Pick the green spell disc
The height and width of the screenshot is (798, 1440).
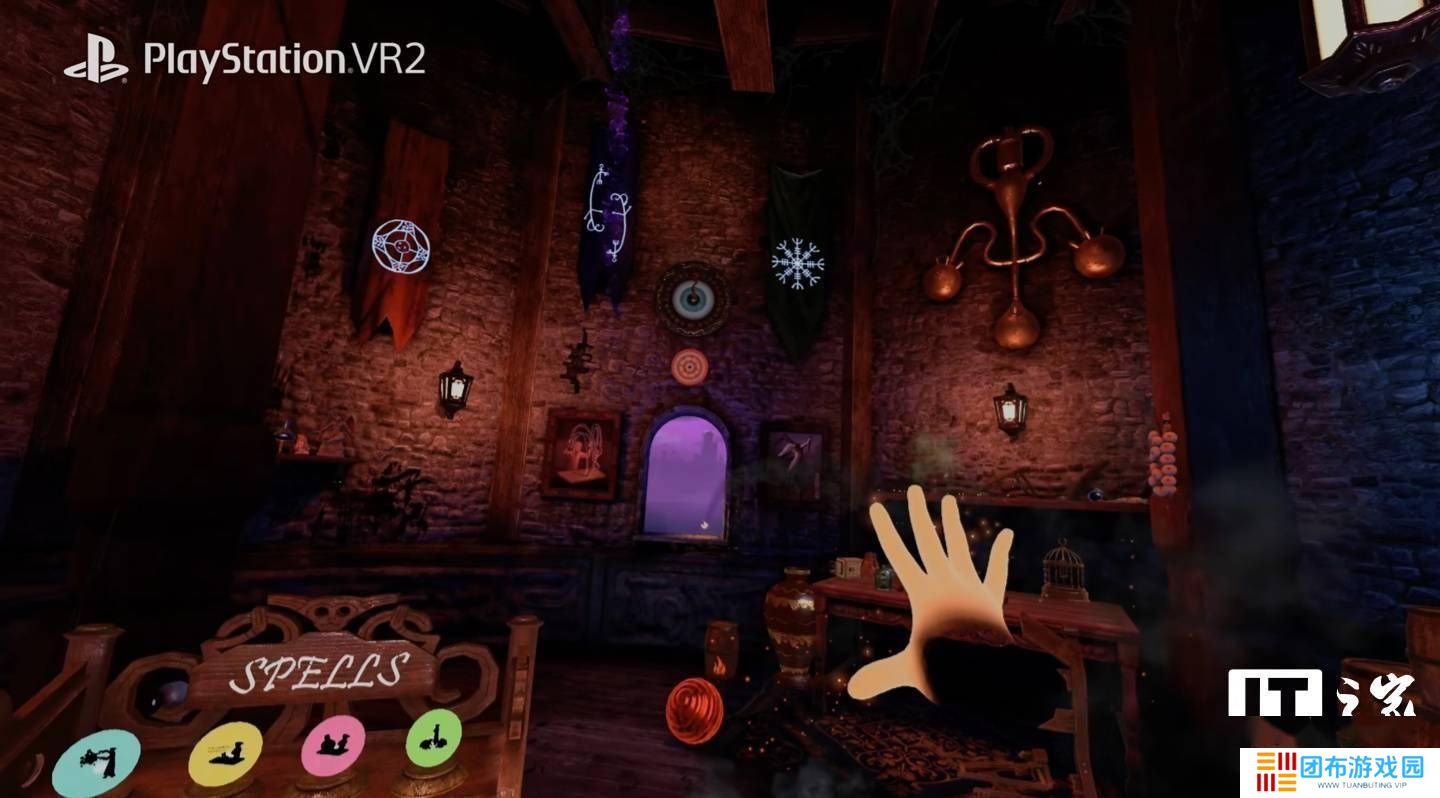pos(433,738)
